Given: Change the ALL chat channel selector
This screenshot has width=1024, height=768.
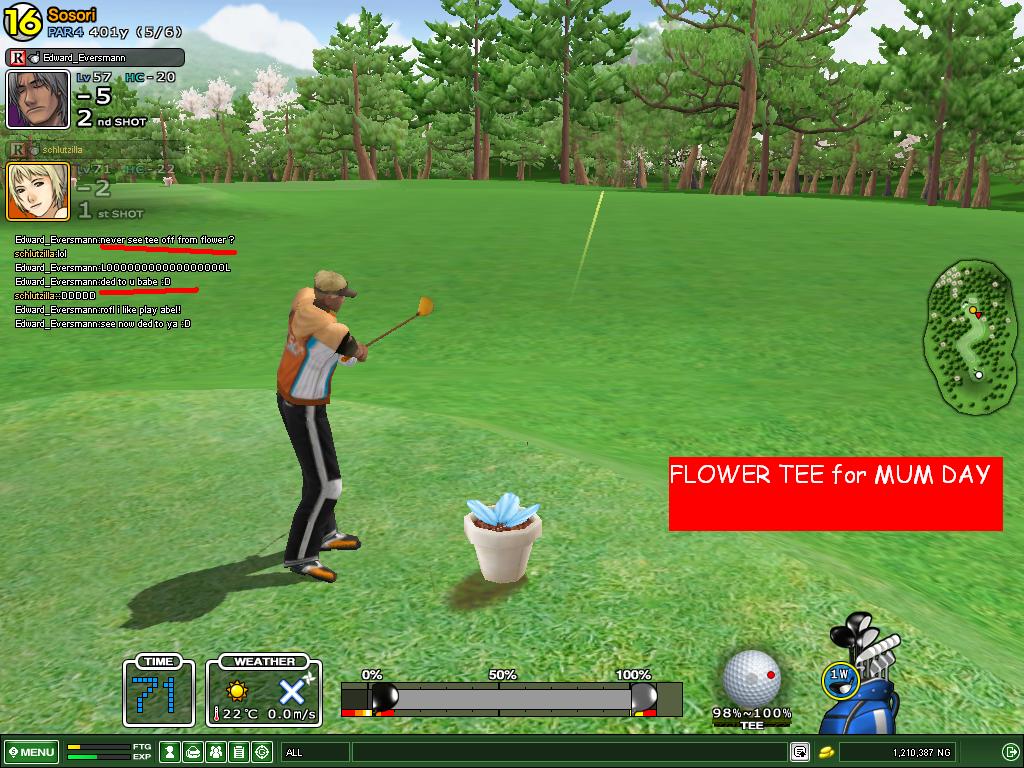Looking at the screenshot, I should pos(315,752).
